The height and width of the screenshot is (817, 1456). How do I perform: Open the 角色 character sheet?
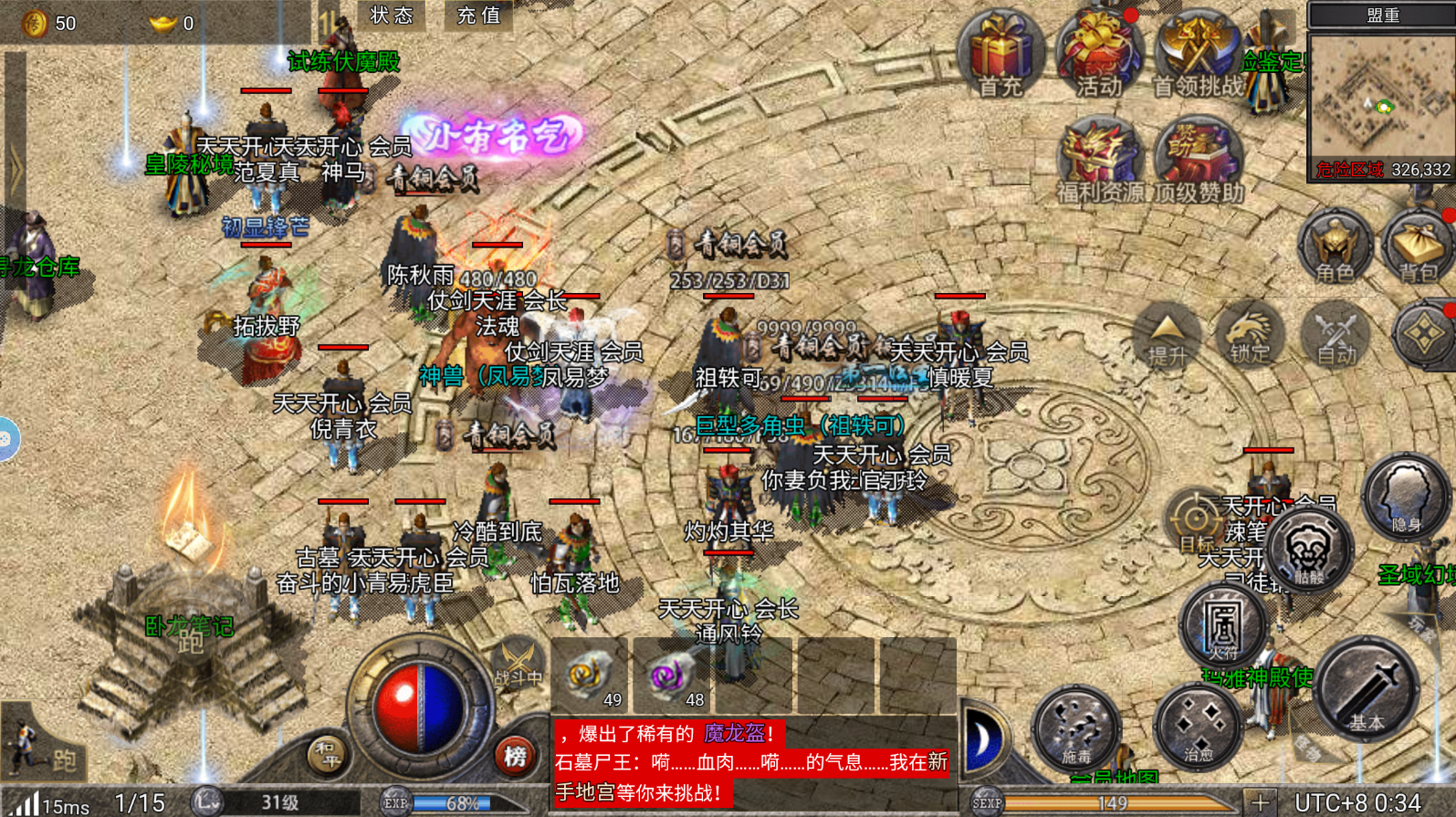[1335, 246]
